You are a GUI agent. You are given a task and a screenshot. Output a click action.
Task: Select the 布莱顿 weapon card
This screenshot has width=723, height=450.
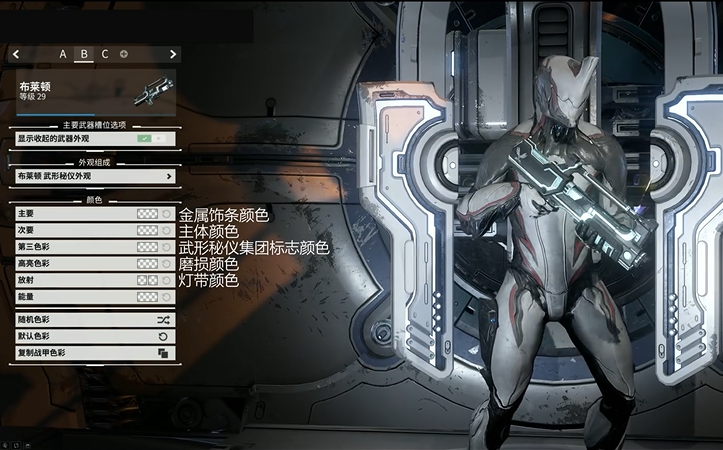tap(95, 92)
